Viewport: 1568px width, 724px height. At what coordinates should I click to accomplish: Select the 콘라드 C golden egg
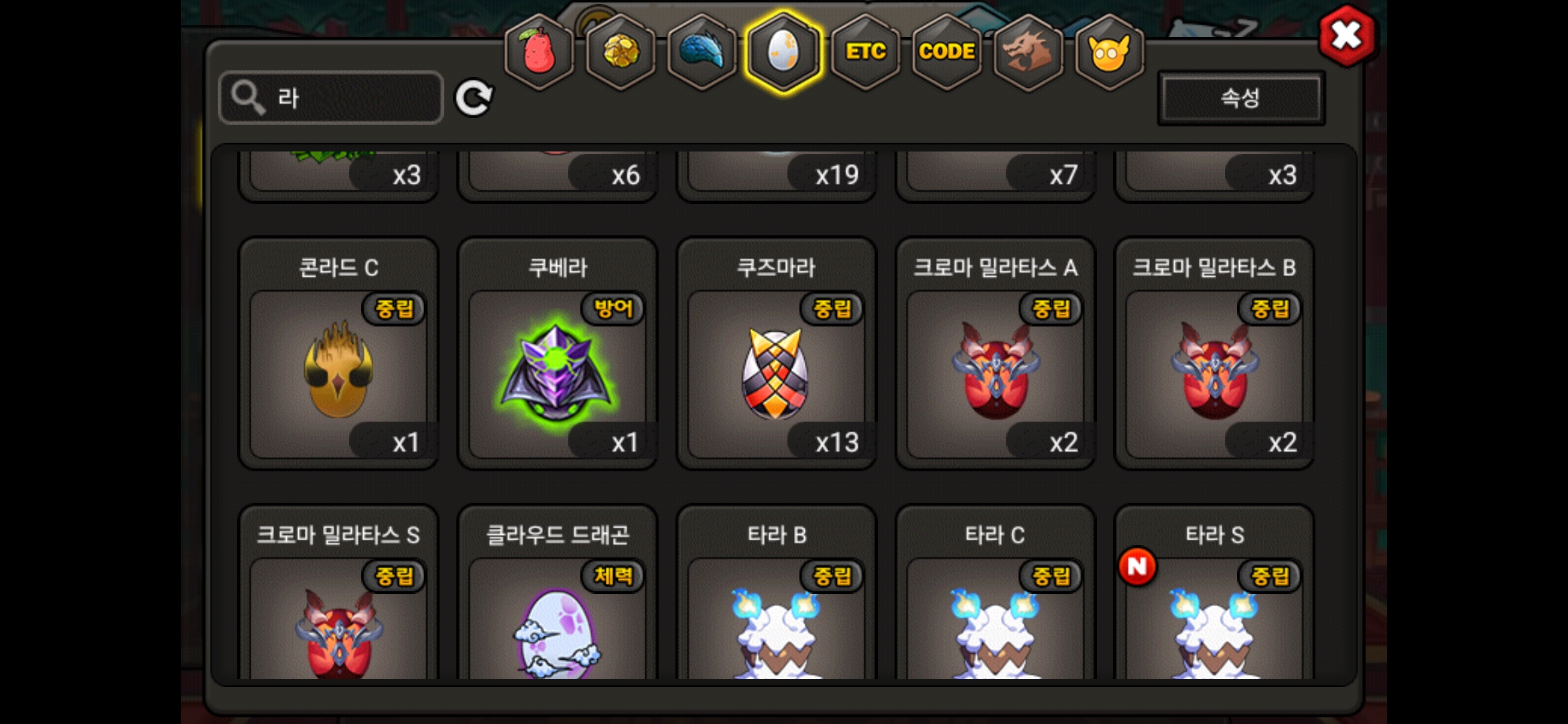(338, 373)
